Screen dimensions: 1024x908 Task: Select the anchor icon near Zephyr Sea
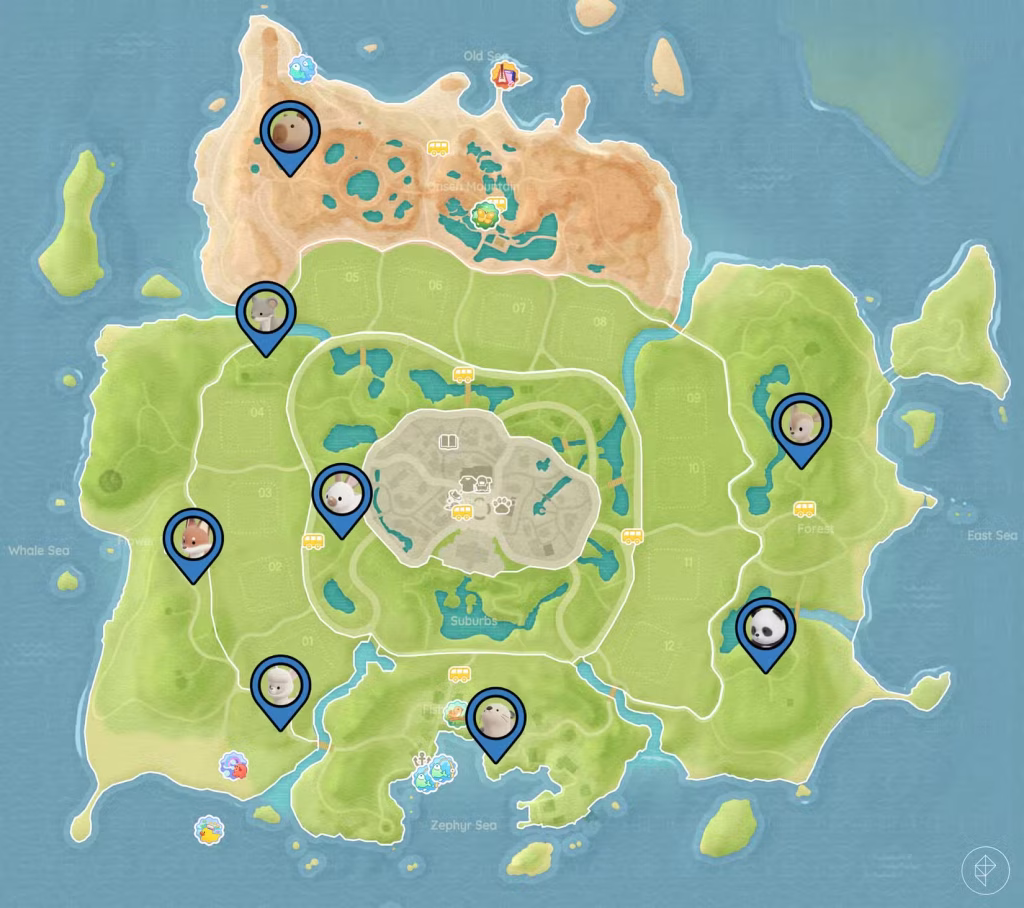point(420,759)
